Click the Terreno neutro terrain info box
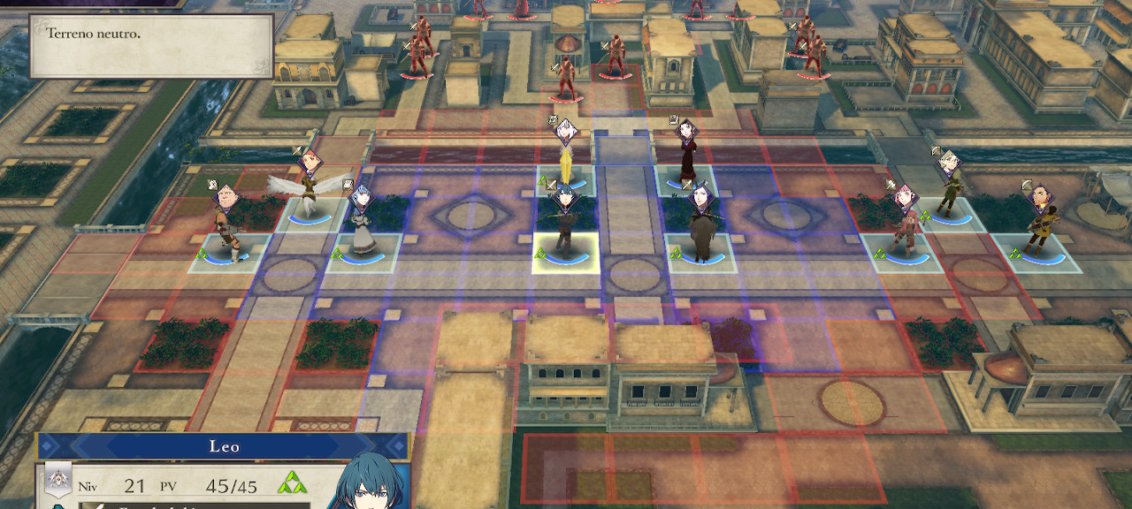 [x=151, y=45]
